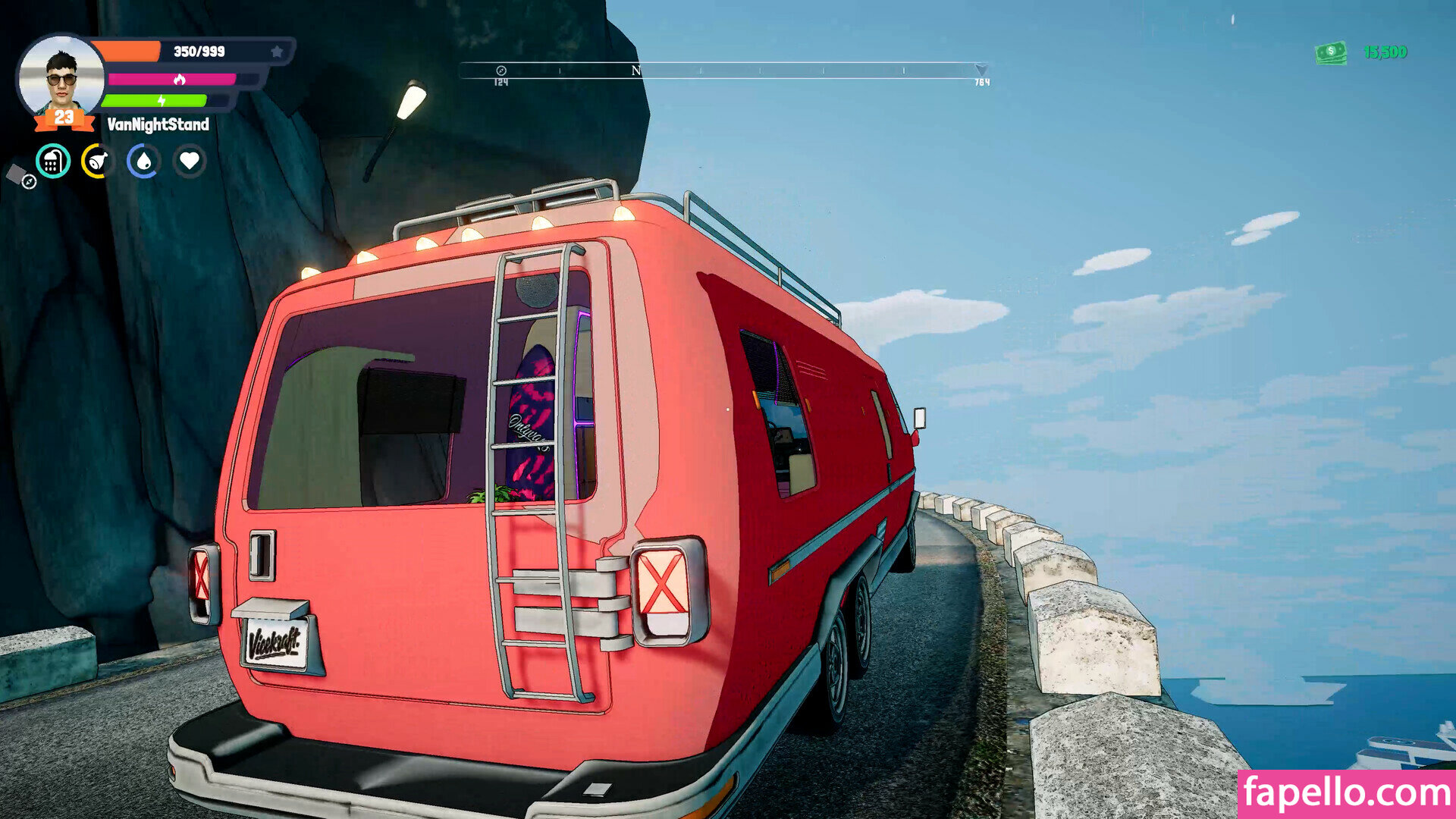Click the level 23 ribbon badge

tap(64, 118)
